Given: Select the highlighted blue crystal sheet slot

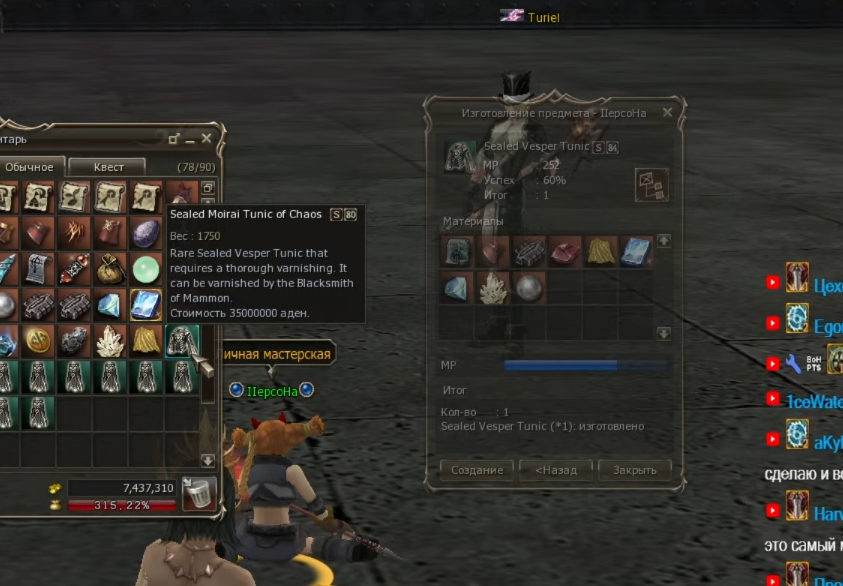Looking at the screenshot, I should (x=146, y=305).
